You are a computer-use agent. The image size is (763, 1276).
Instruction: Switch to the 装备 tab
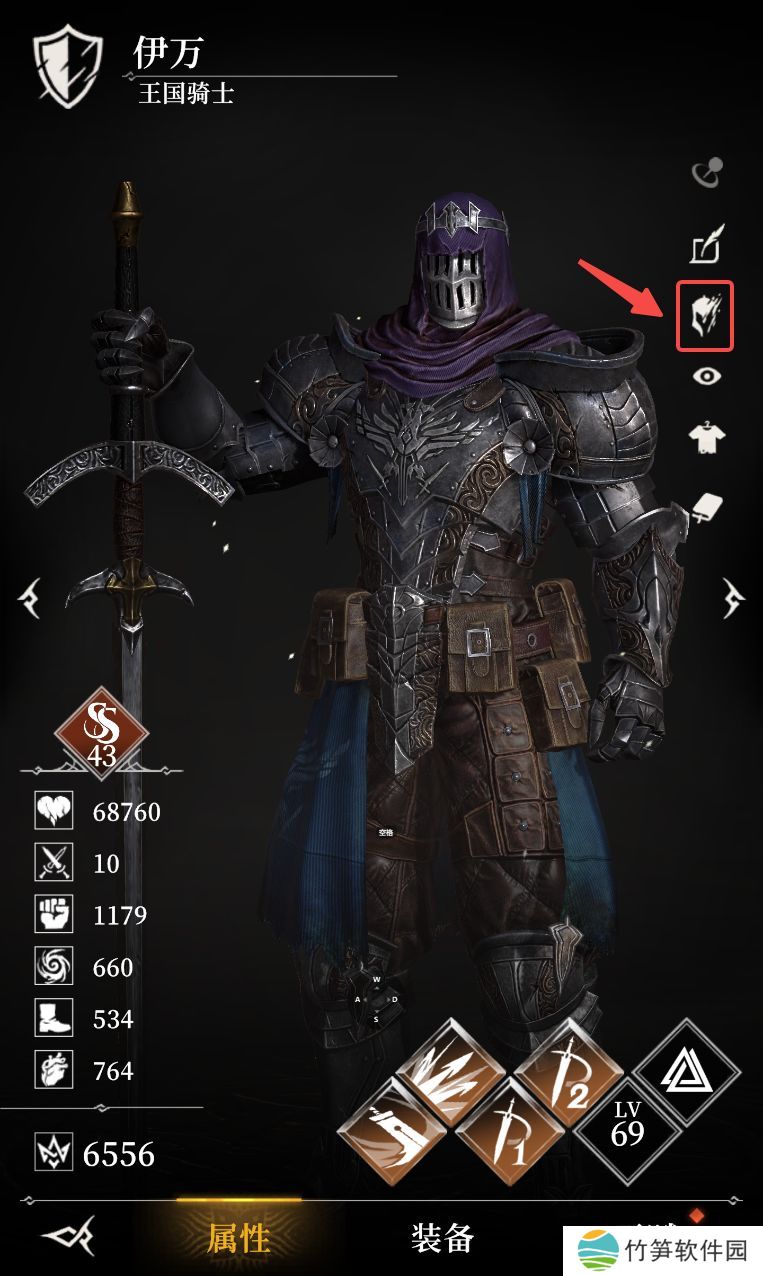click(x=442, y=1238)
